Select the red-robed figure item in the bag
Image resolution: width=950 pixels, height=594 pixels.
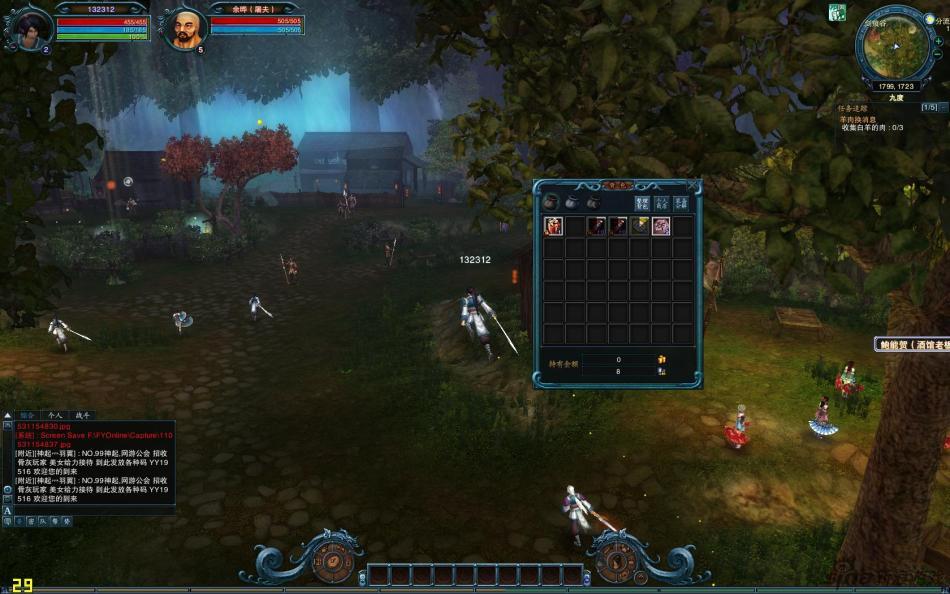[553, 226]
